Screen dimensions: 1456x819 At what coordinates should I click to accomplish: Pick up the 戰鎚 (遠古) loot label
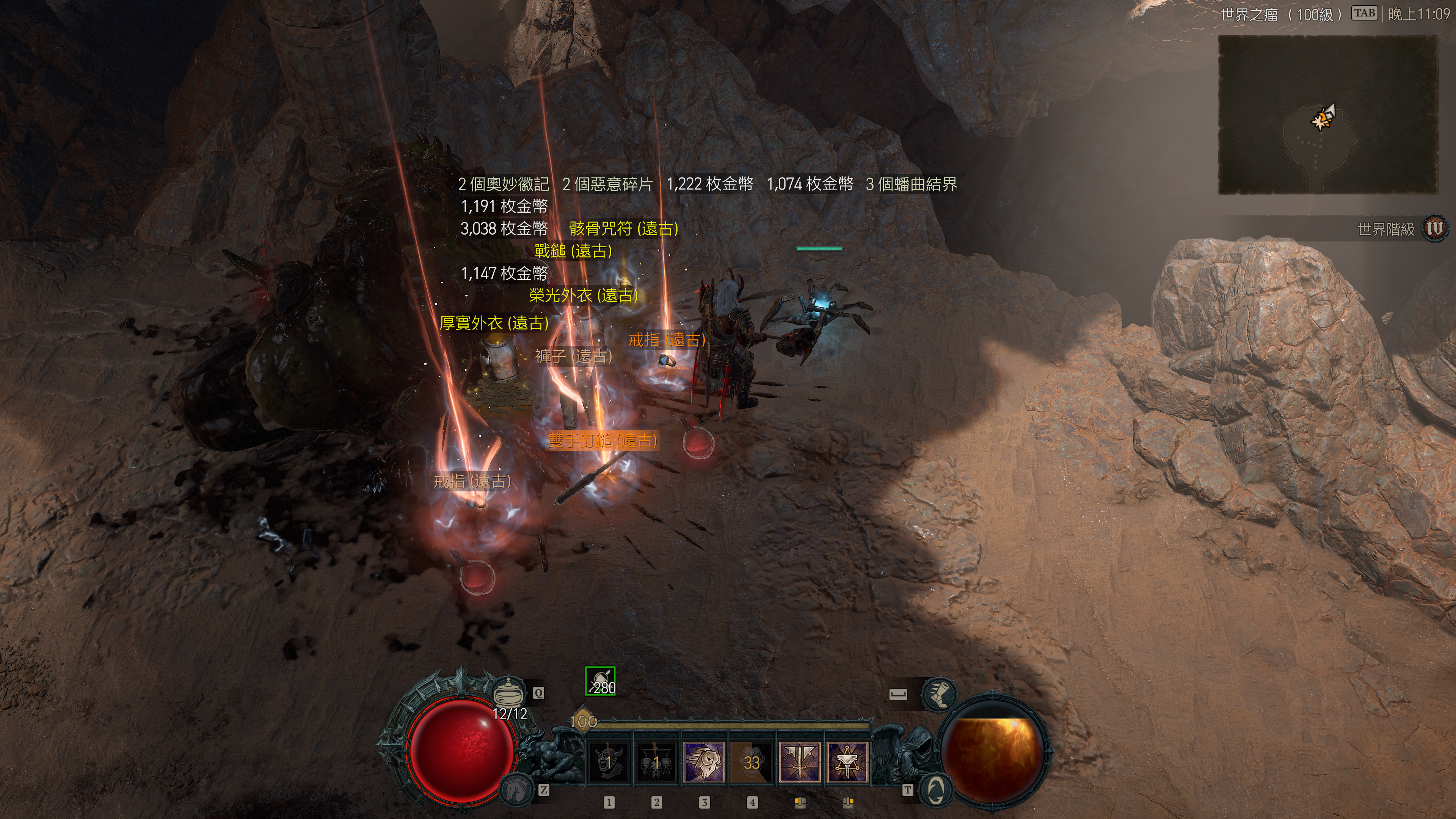(573, 251)
